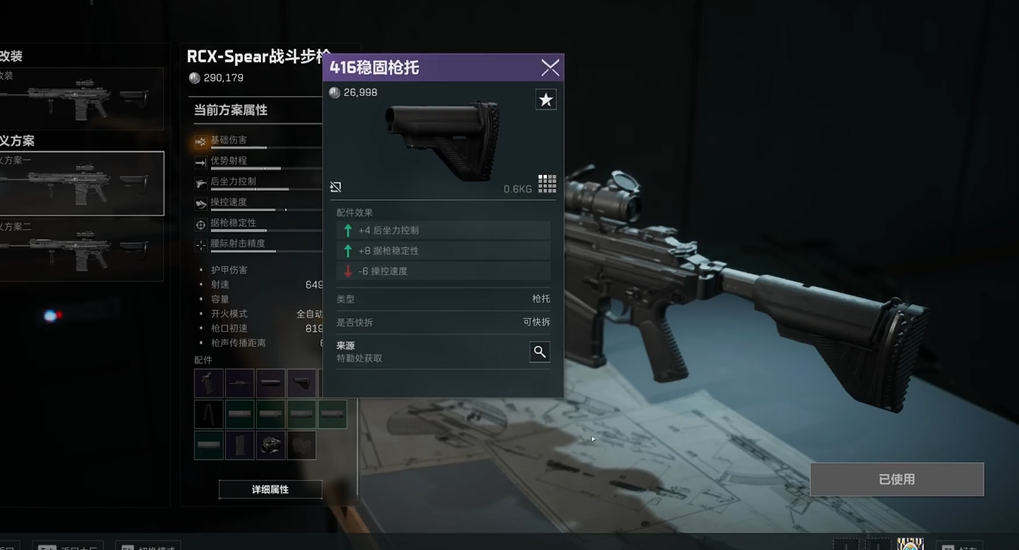Favorite the stock with the star button

coord(546,100)
